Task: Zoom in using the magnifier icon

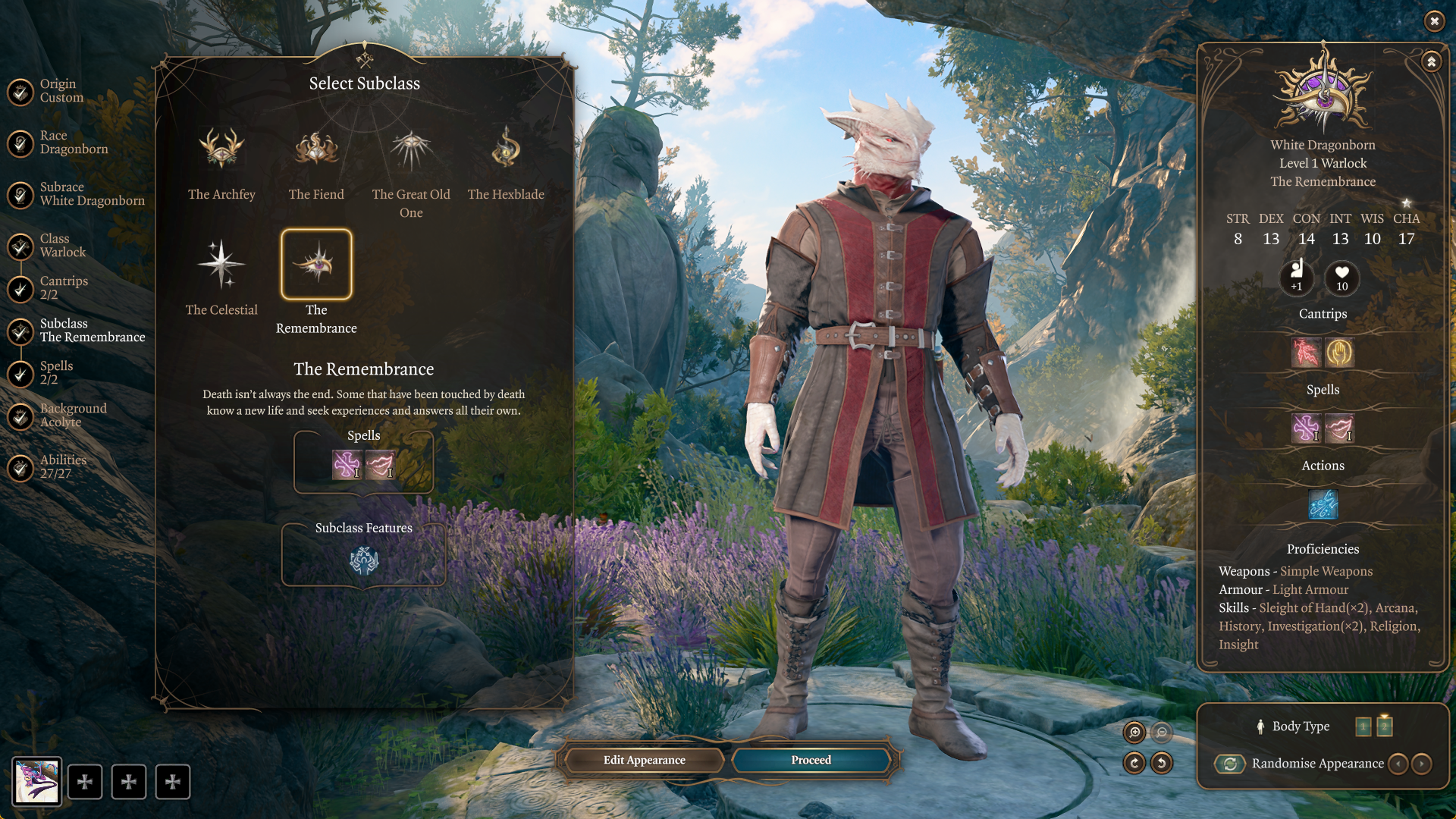Action: (x=1134, y=732)
